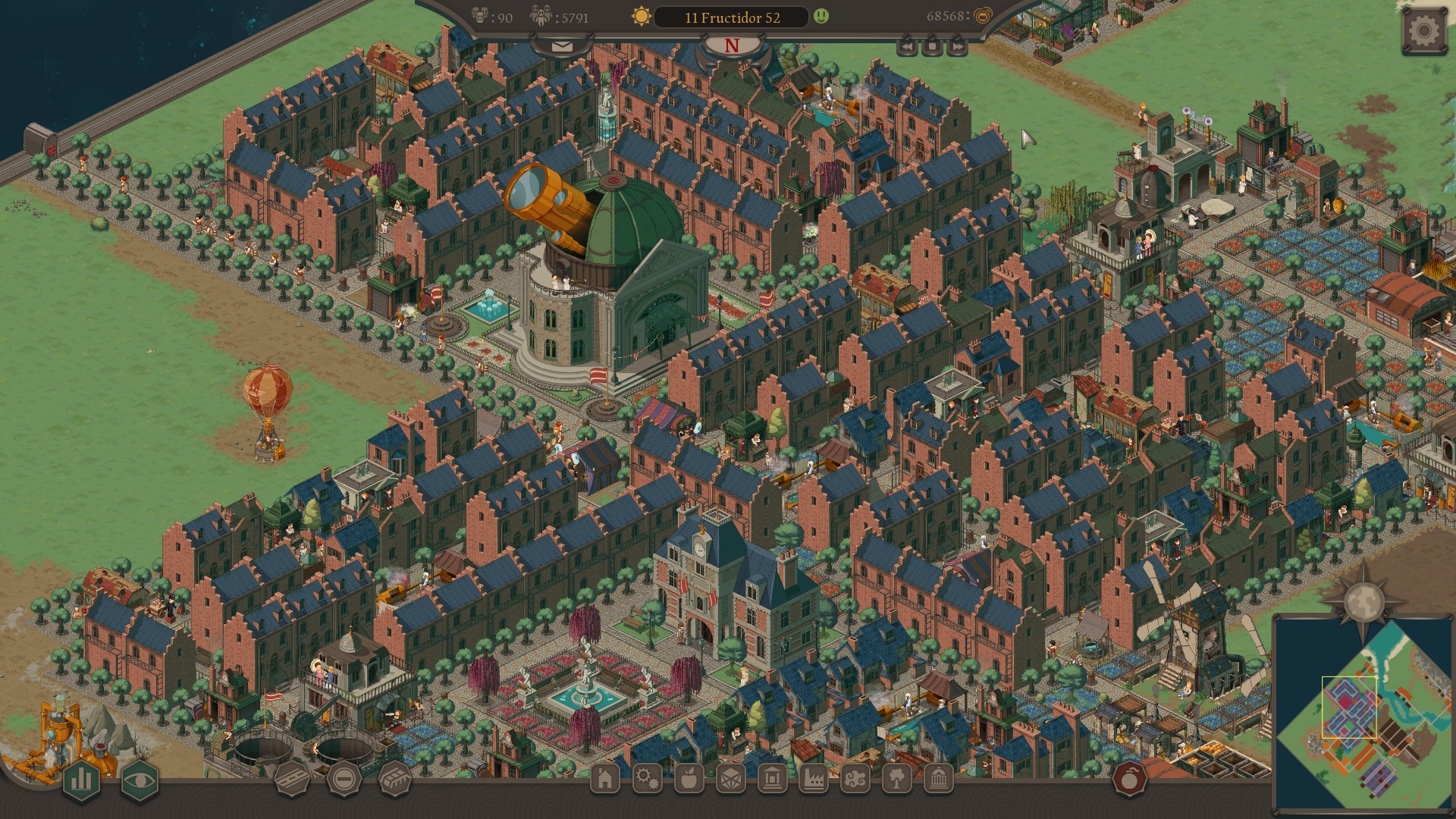
Task: Open the tree decoration build category
Action: pos(897,779)
